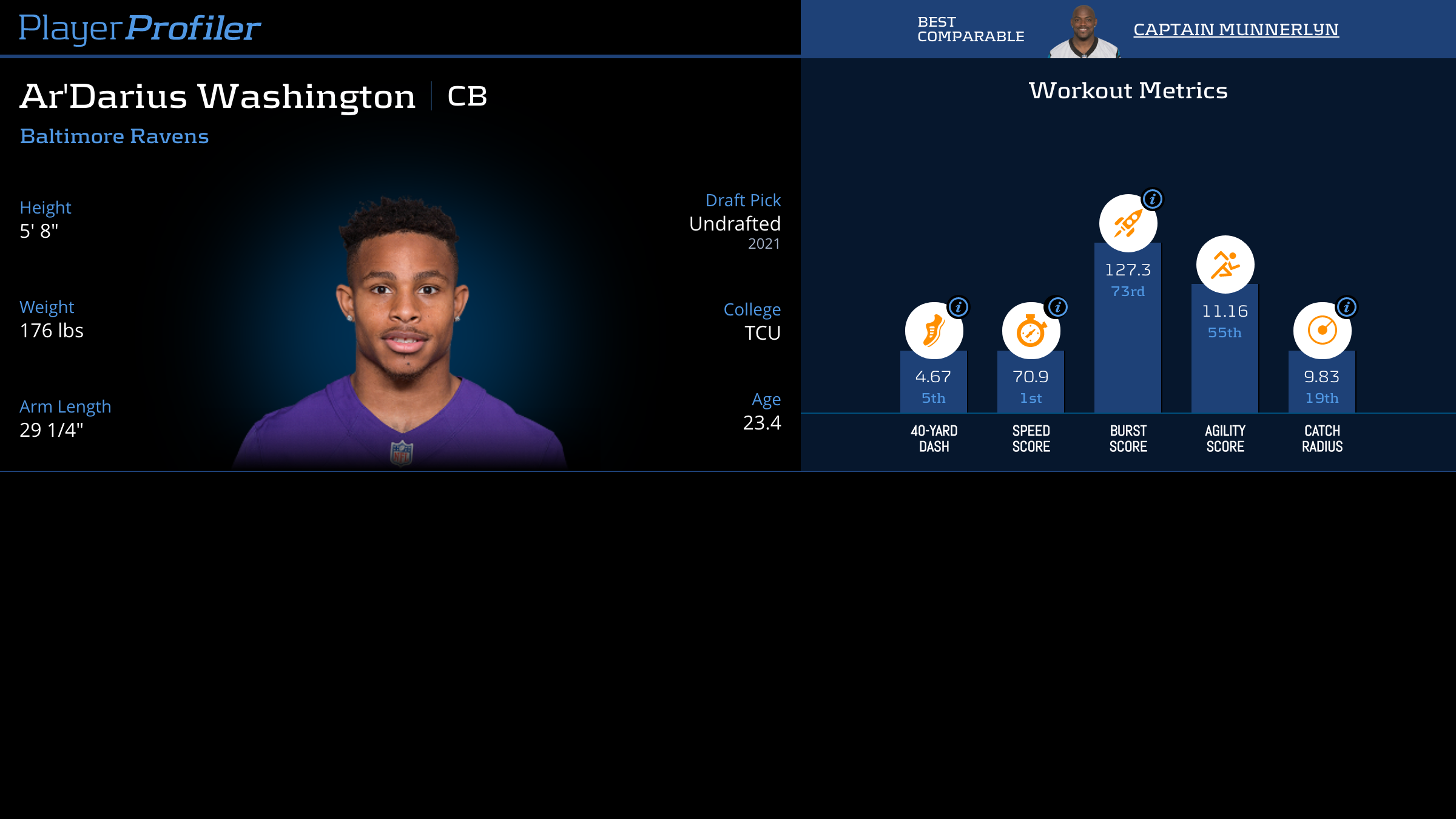Show info for the Burst Score metric
The width and height of the screenshot is (1456, 819).
[x=1153, y=199]
